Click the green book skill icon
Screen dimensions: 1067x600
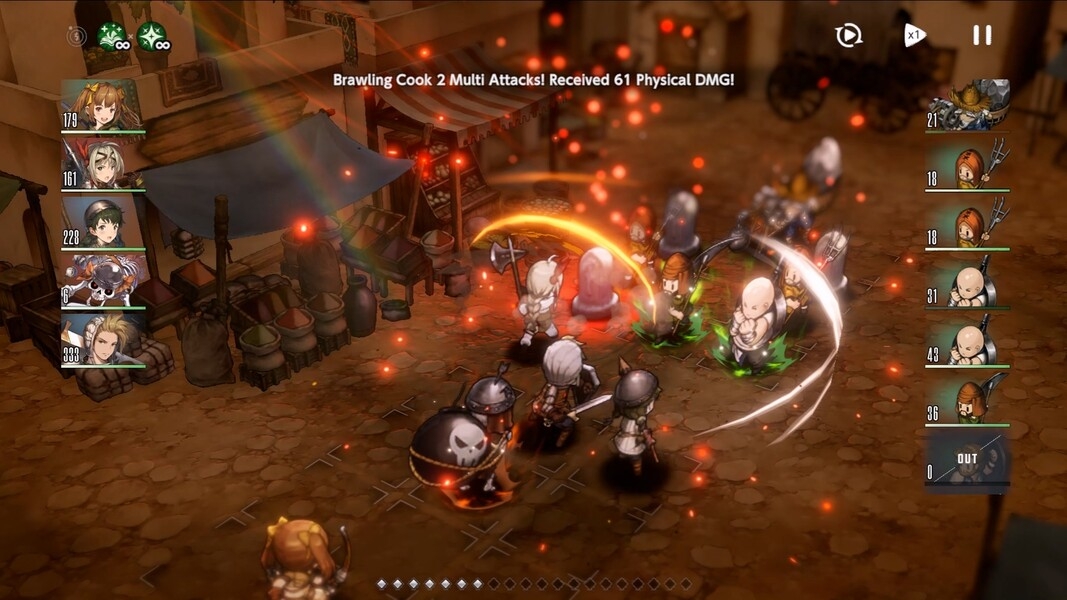pyautogui.click(x=112, y=37)
